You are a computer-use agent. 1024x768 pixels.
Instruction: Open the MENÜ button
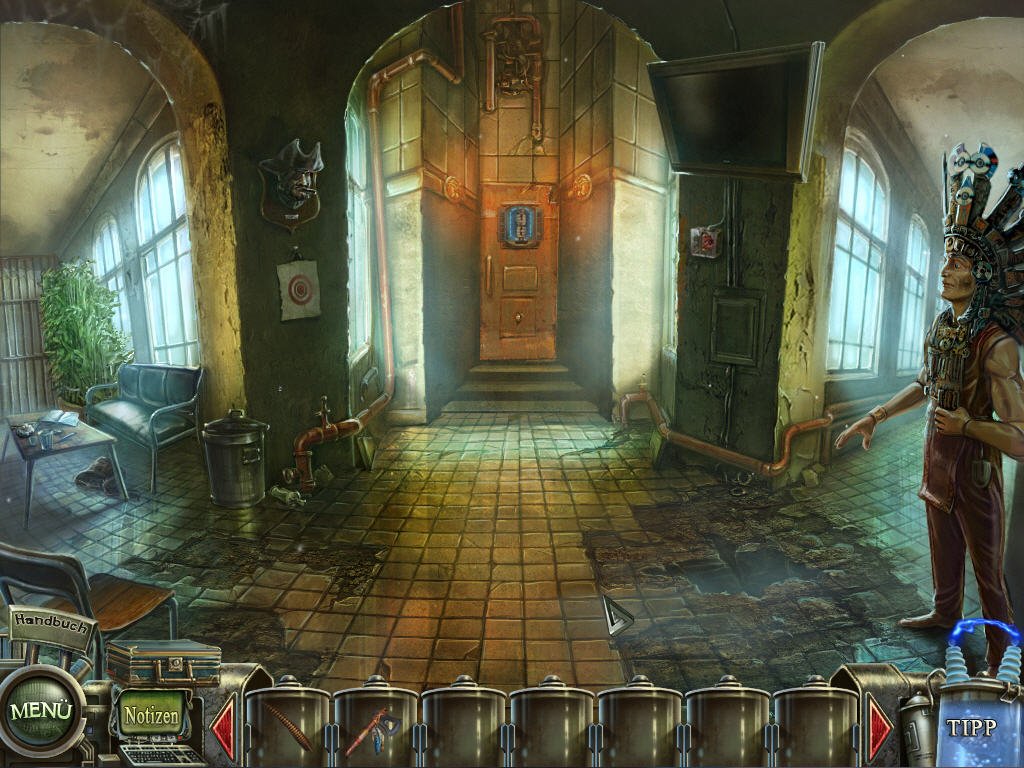[41, 711]
